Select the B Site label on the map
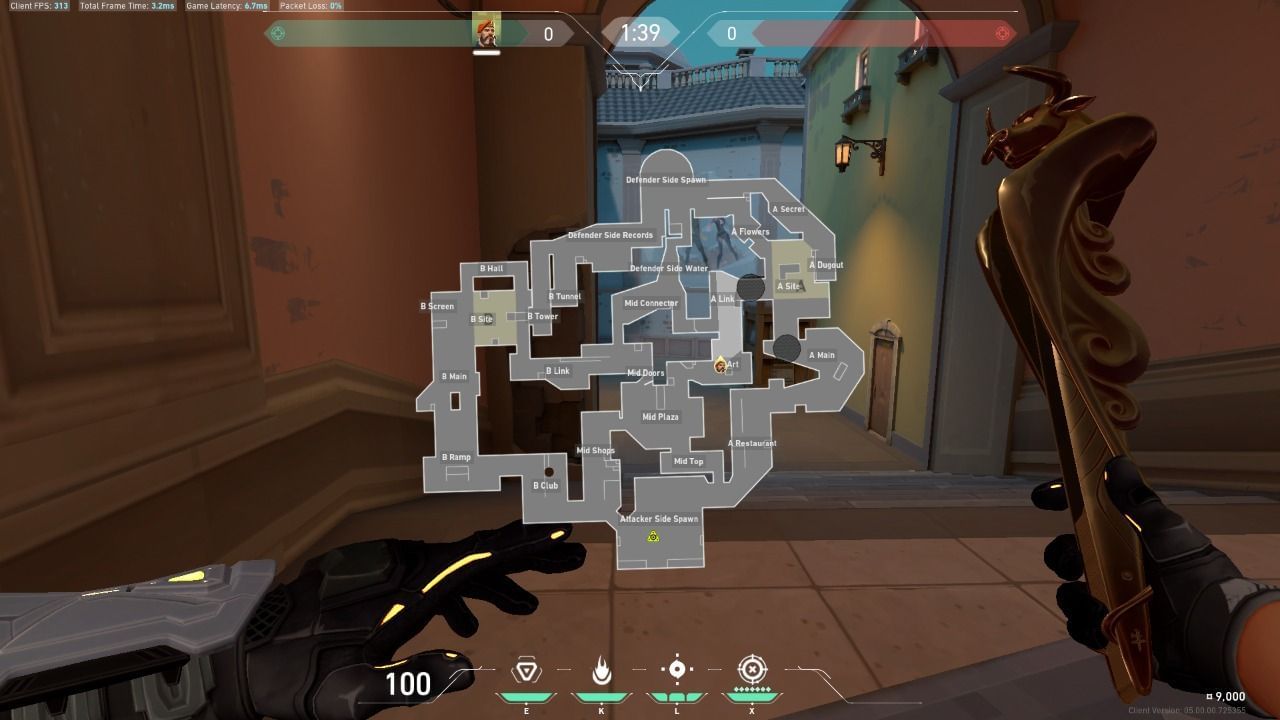Screen dimensions: 1280x720 pos(480,317)
